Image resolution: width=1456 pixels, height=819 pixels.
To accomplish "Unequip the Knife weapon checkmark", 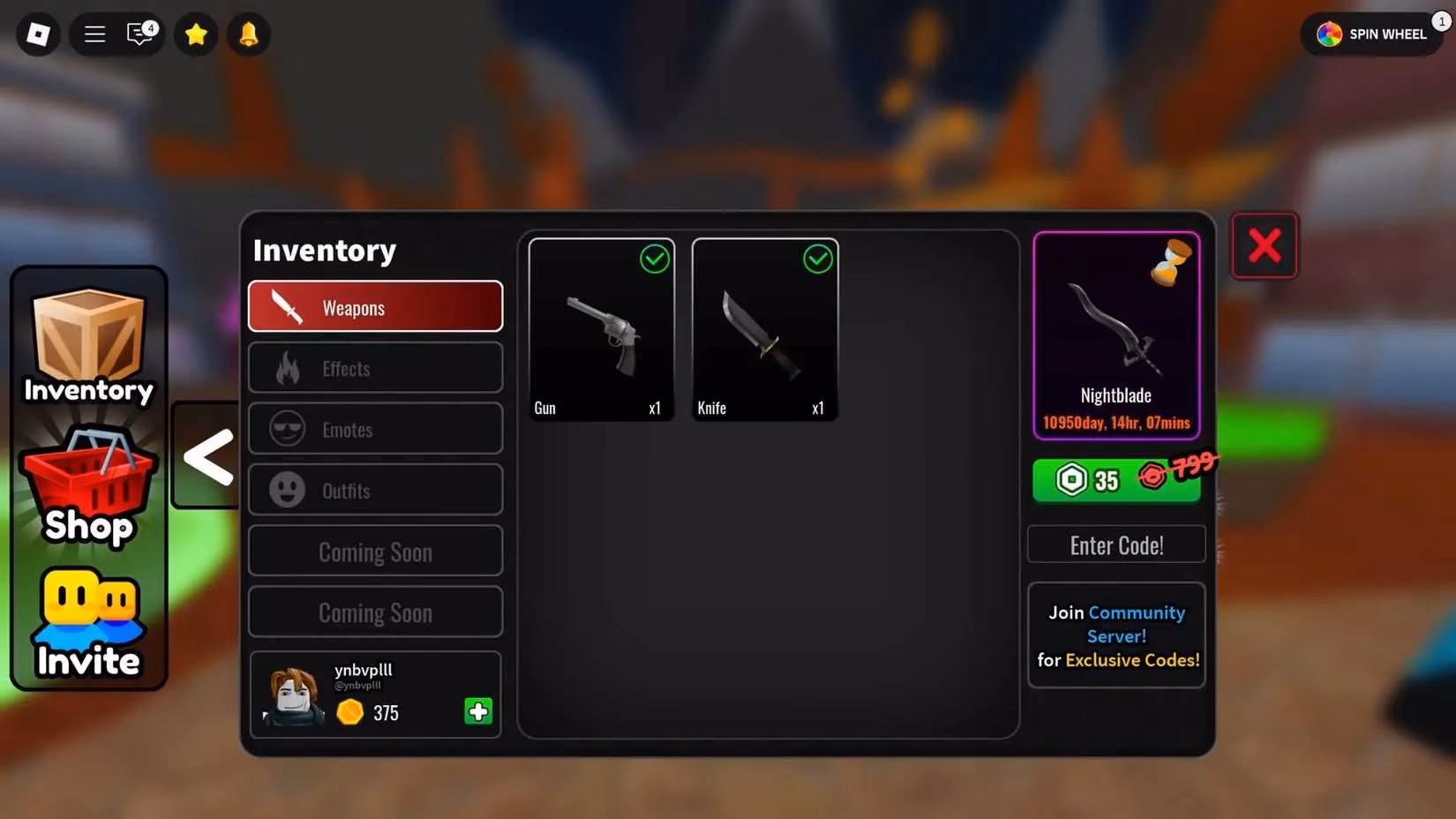I will [817, 259].
